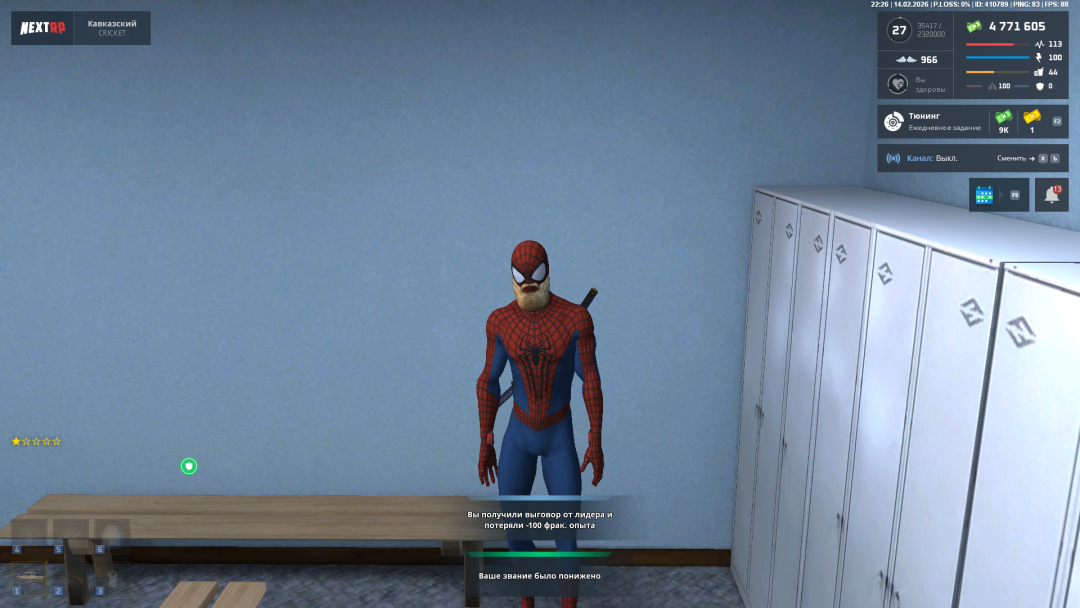Click the green shield status icon
Viewport: 1080px width, 608px height.
coord(188,466)
